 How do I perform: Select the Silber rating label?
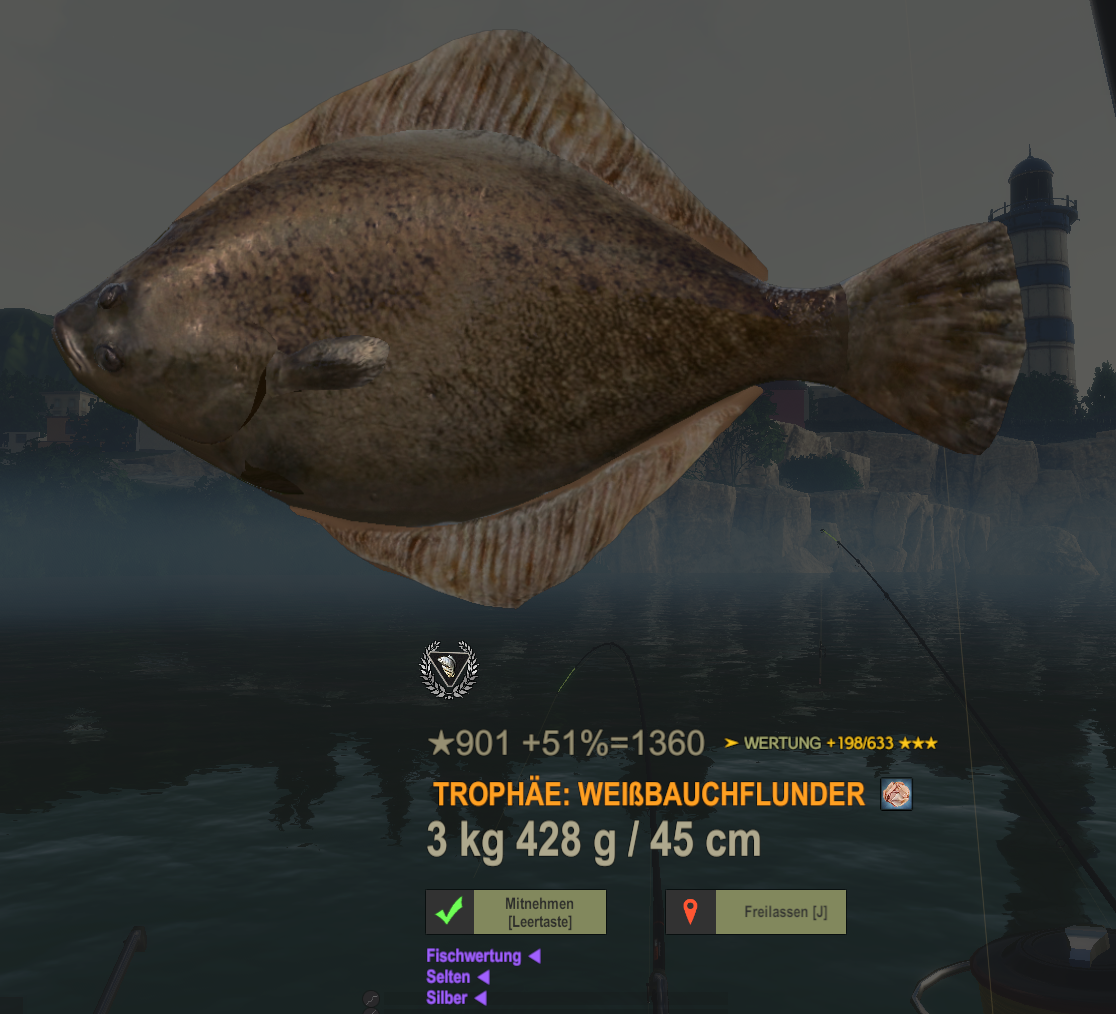[x=447, y=998]
